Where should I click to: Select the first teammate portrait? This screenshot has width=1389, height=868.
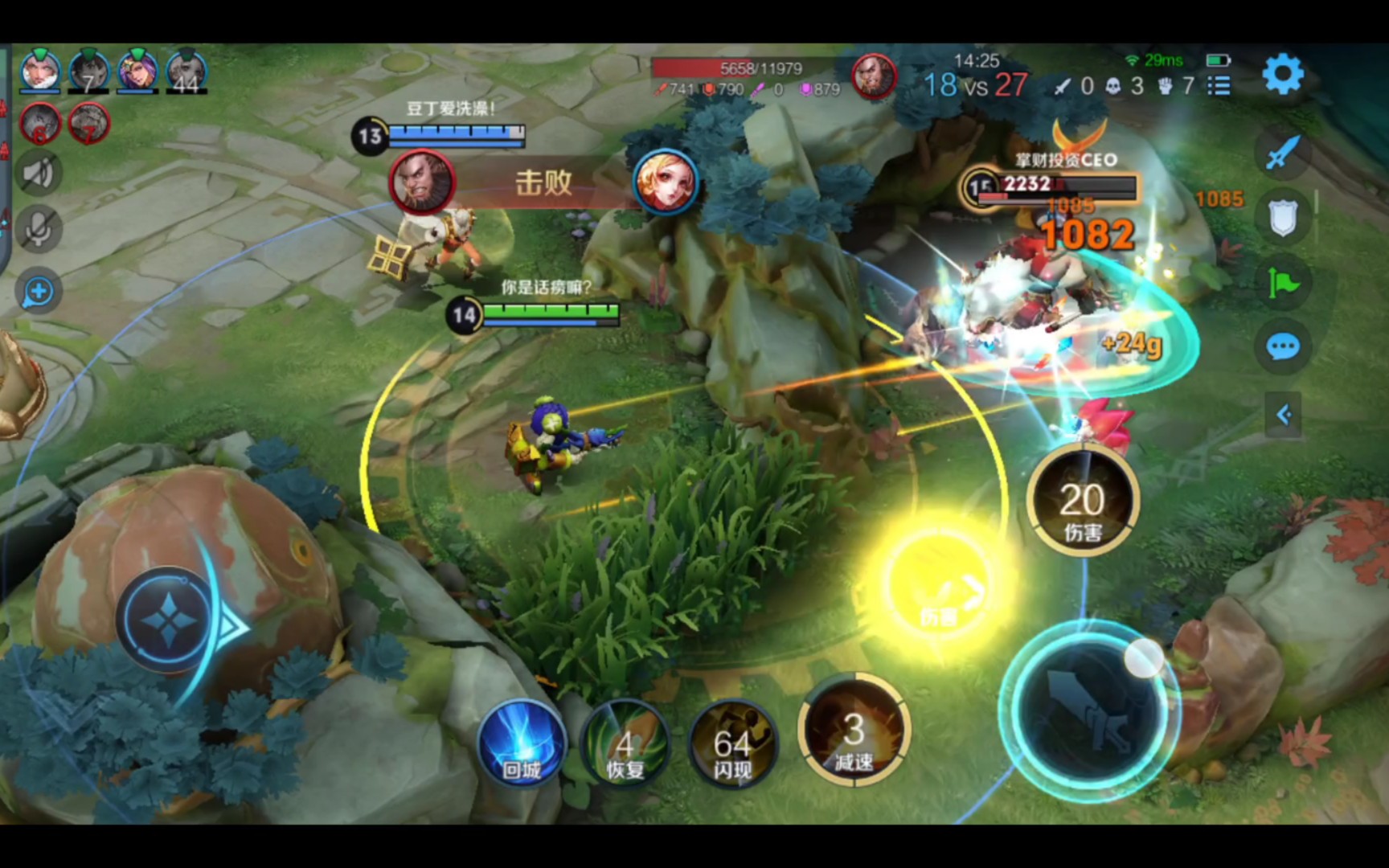pos(39,71)
